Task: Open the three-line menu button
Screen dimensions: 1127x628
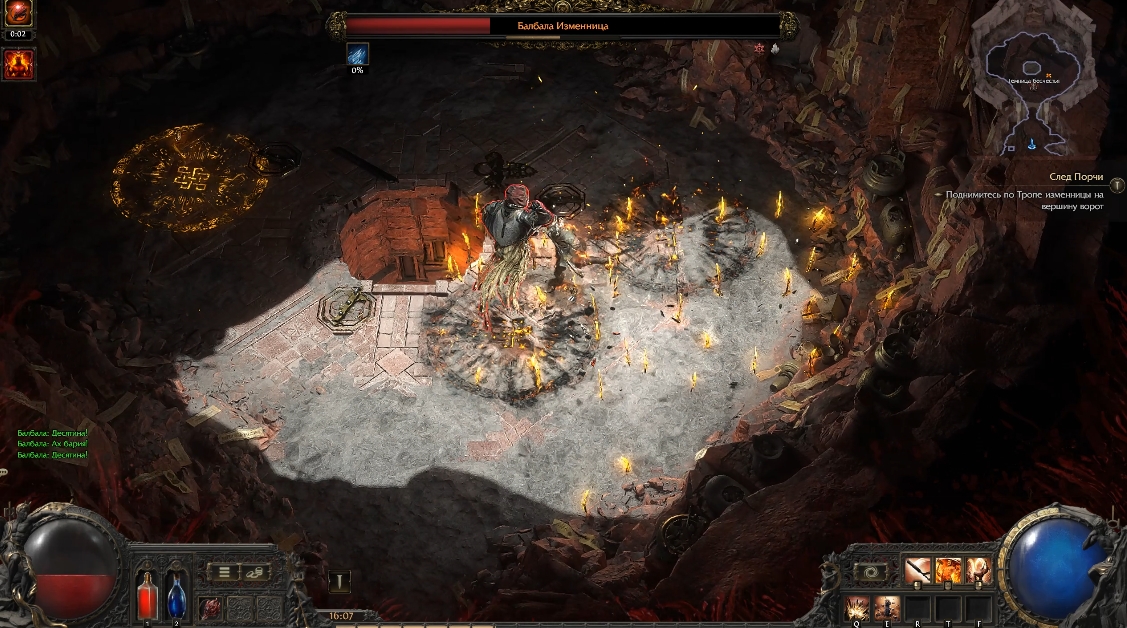Action: 224,572
